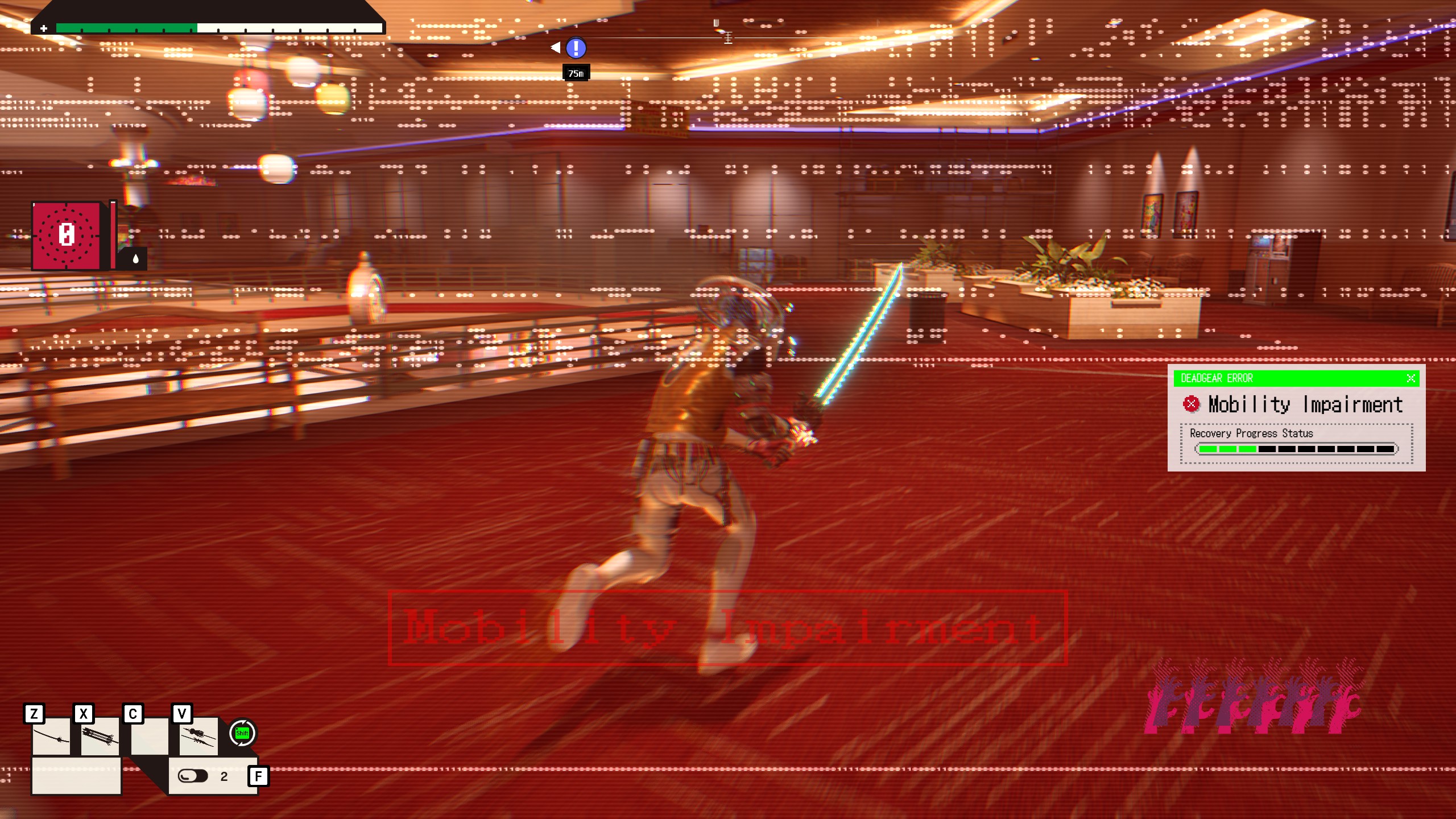Close the DEADGEAR ERROR popup
The height and width of the screenshot is (819, 1456).
coord(1410,378)
